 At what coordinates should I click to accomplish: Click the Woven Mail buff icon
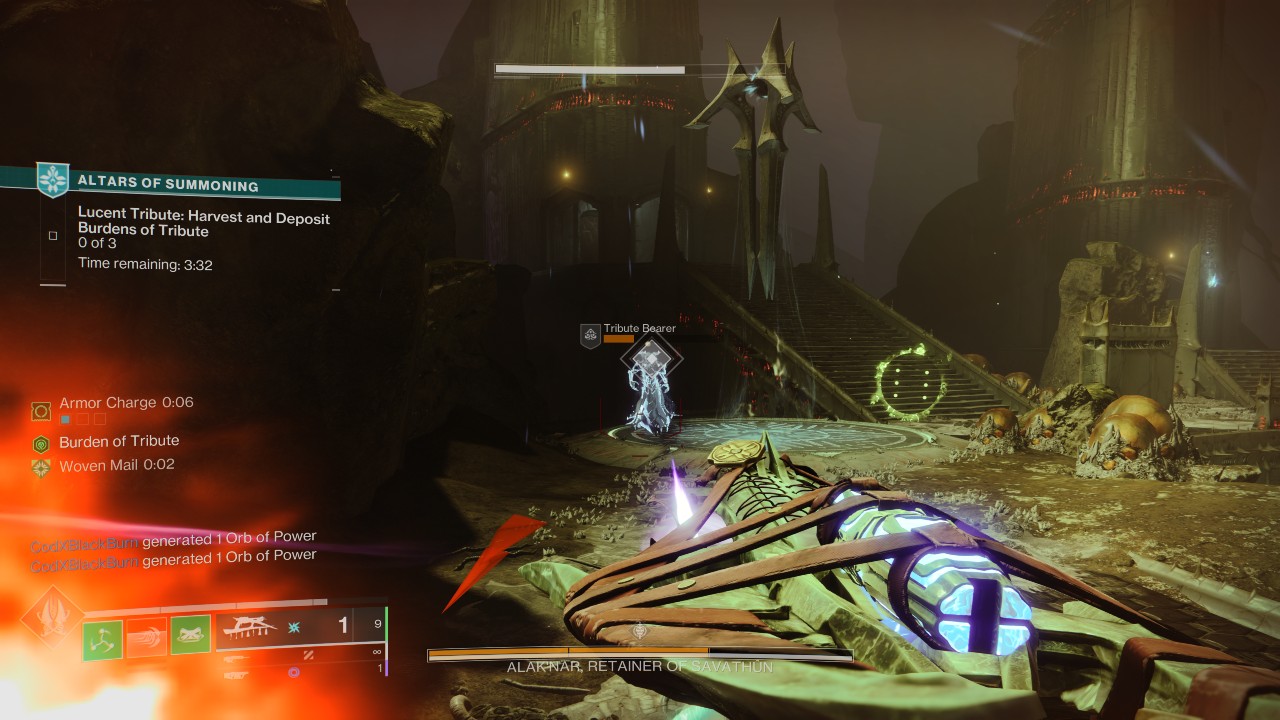pyautogui.click(x=41, y=466)
